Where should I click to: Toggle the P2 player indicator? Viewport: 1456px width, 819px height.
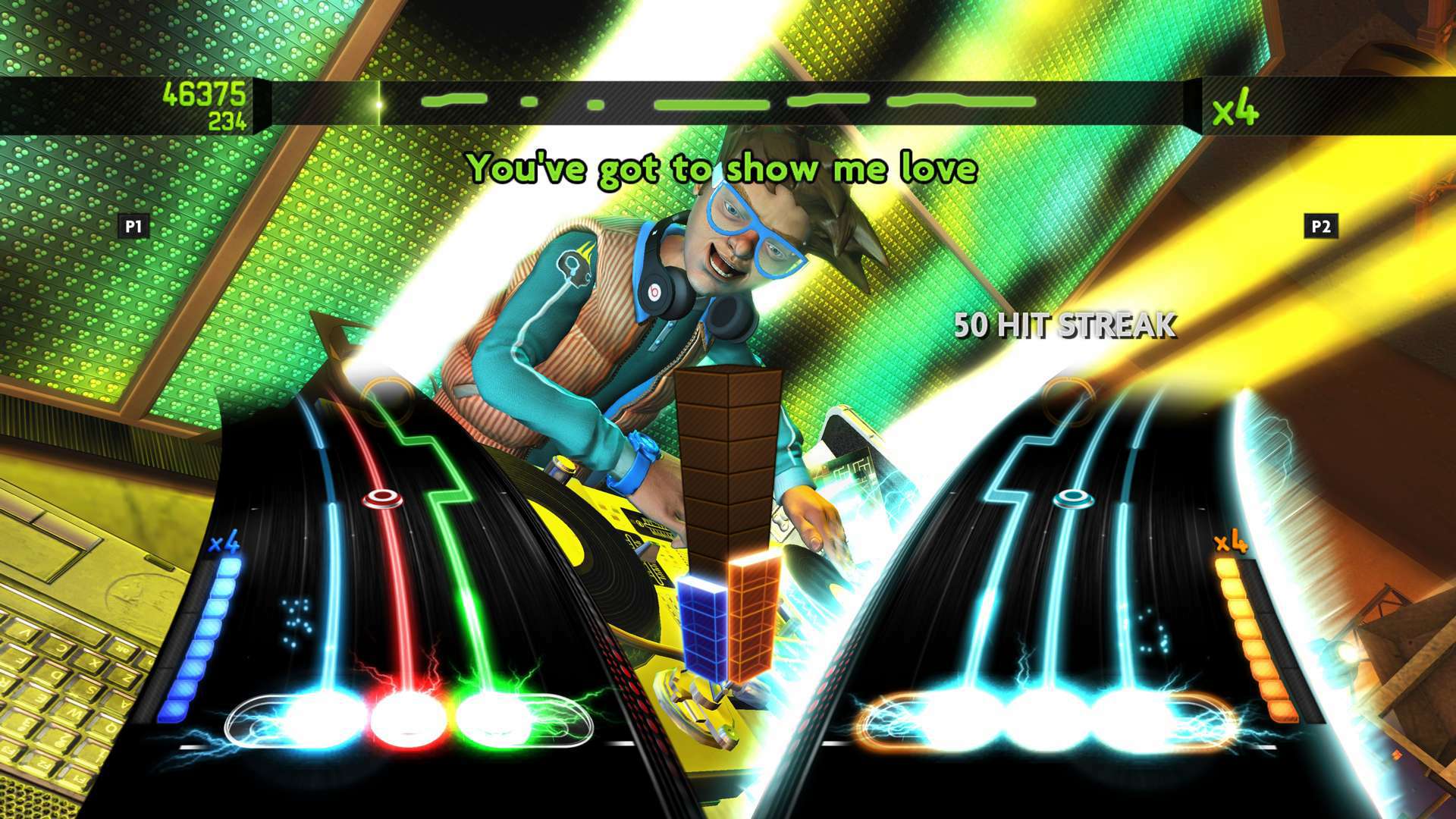click(x=1319, y=224)
